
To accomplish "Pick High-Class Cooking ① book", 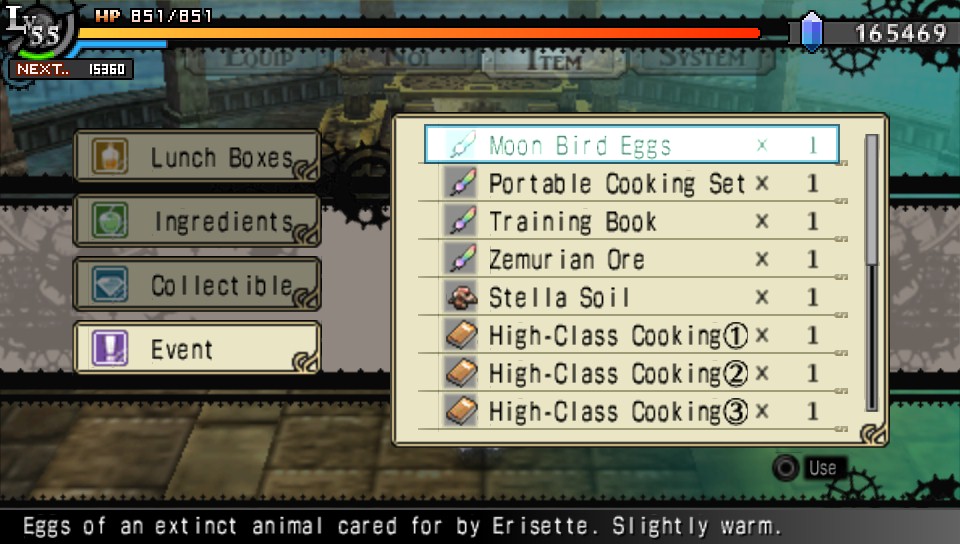I will (631, 335).
